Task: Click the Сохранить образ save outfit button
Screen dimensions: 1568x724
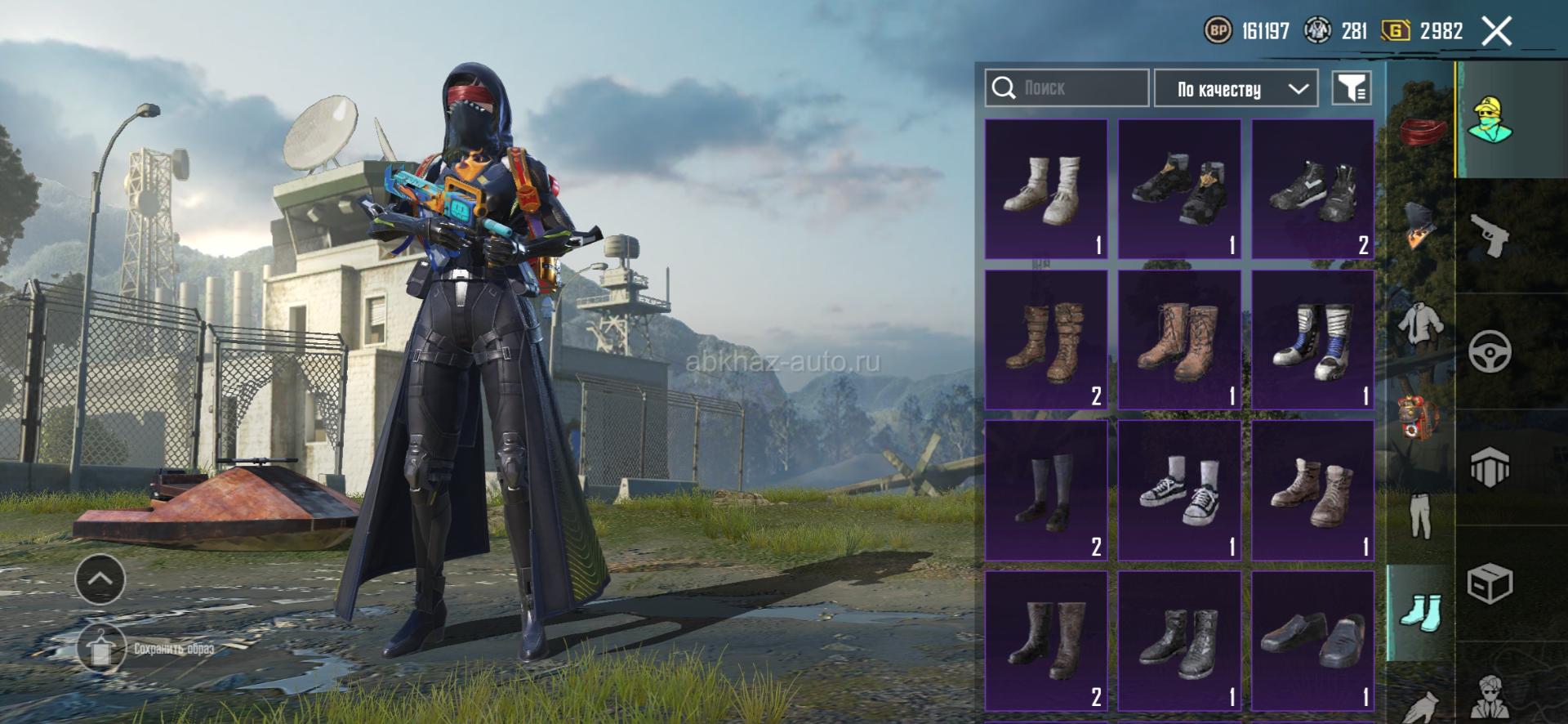Action: coord(147,649)
